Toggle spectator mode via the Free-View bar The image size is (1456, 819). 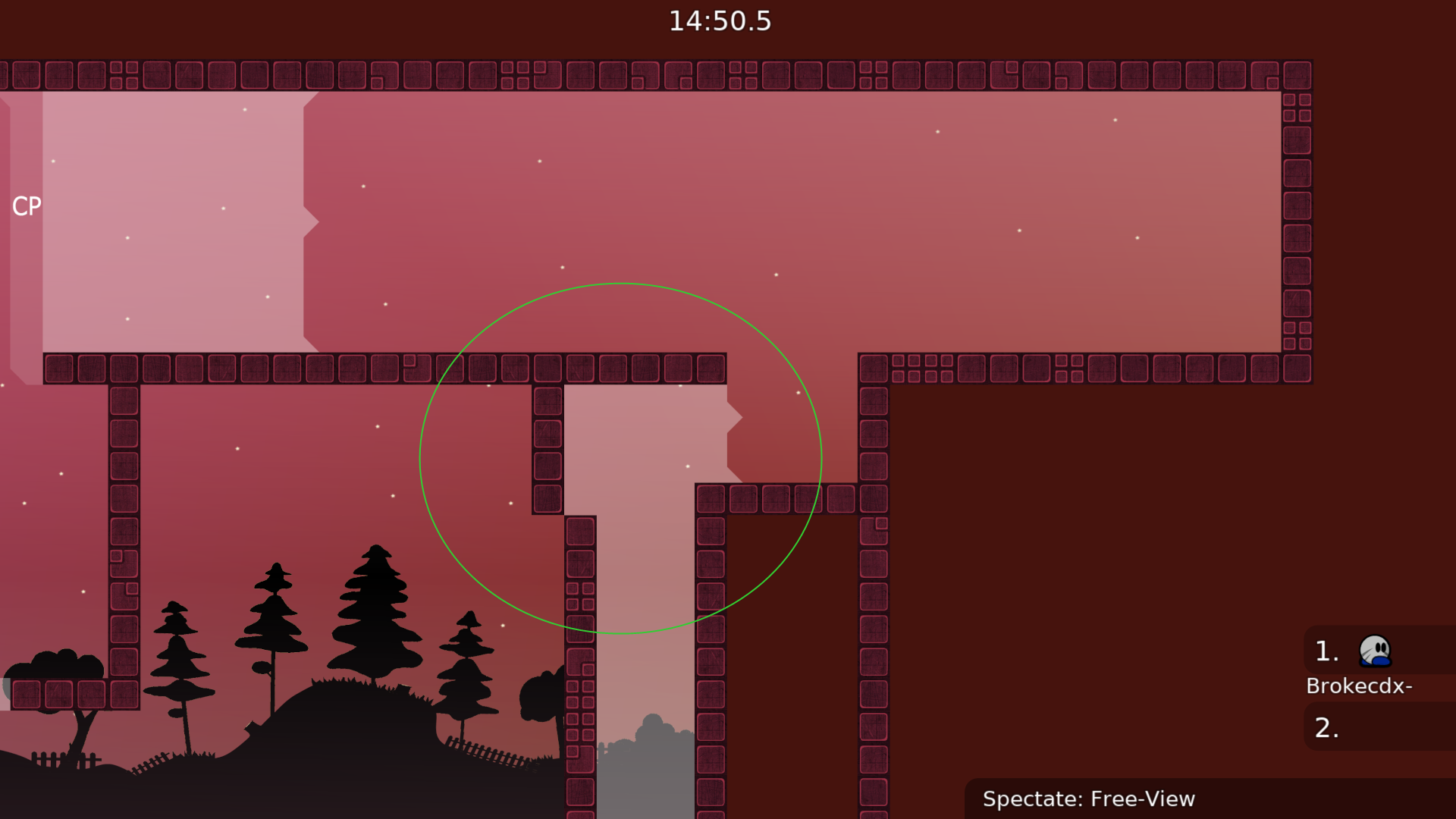[1089, 799]
